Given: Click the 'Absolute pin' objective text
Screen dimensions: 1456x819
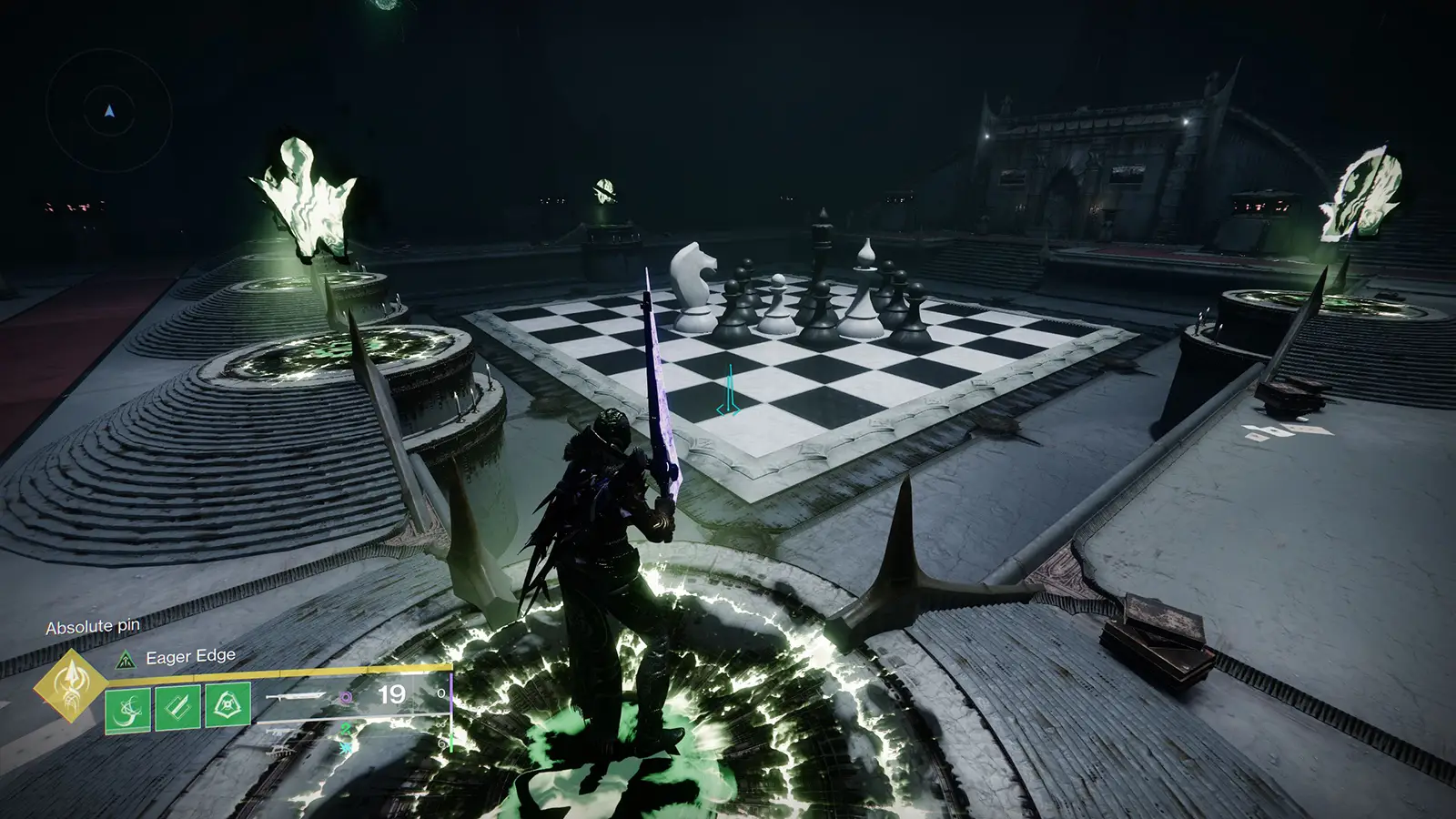Looking at the screenshot, I should [94, 627].
